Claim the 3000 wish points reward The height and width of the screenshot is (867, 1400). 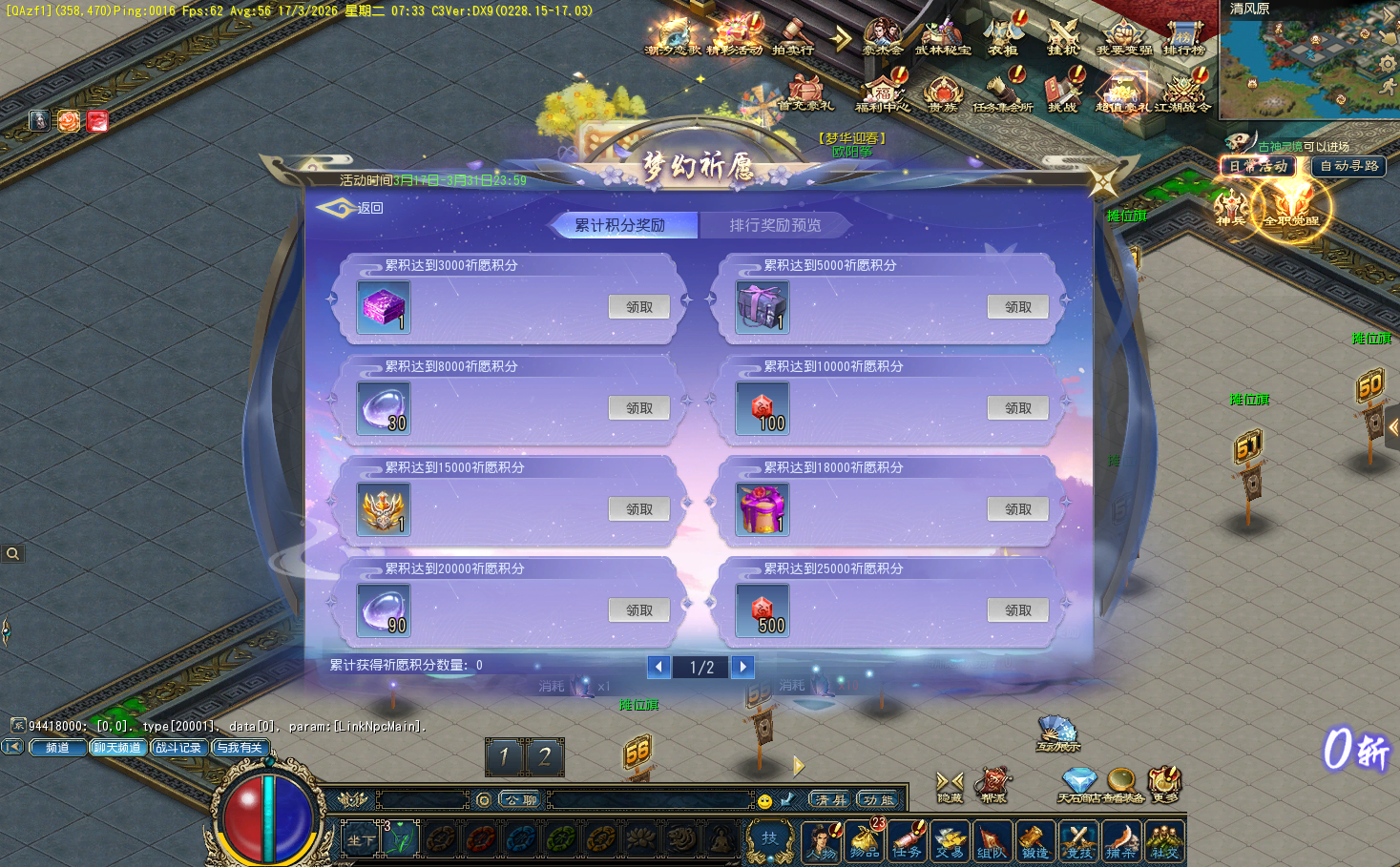click(x=638, y=307)
